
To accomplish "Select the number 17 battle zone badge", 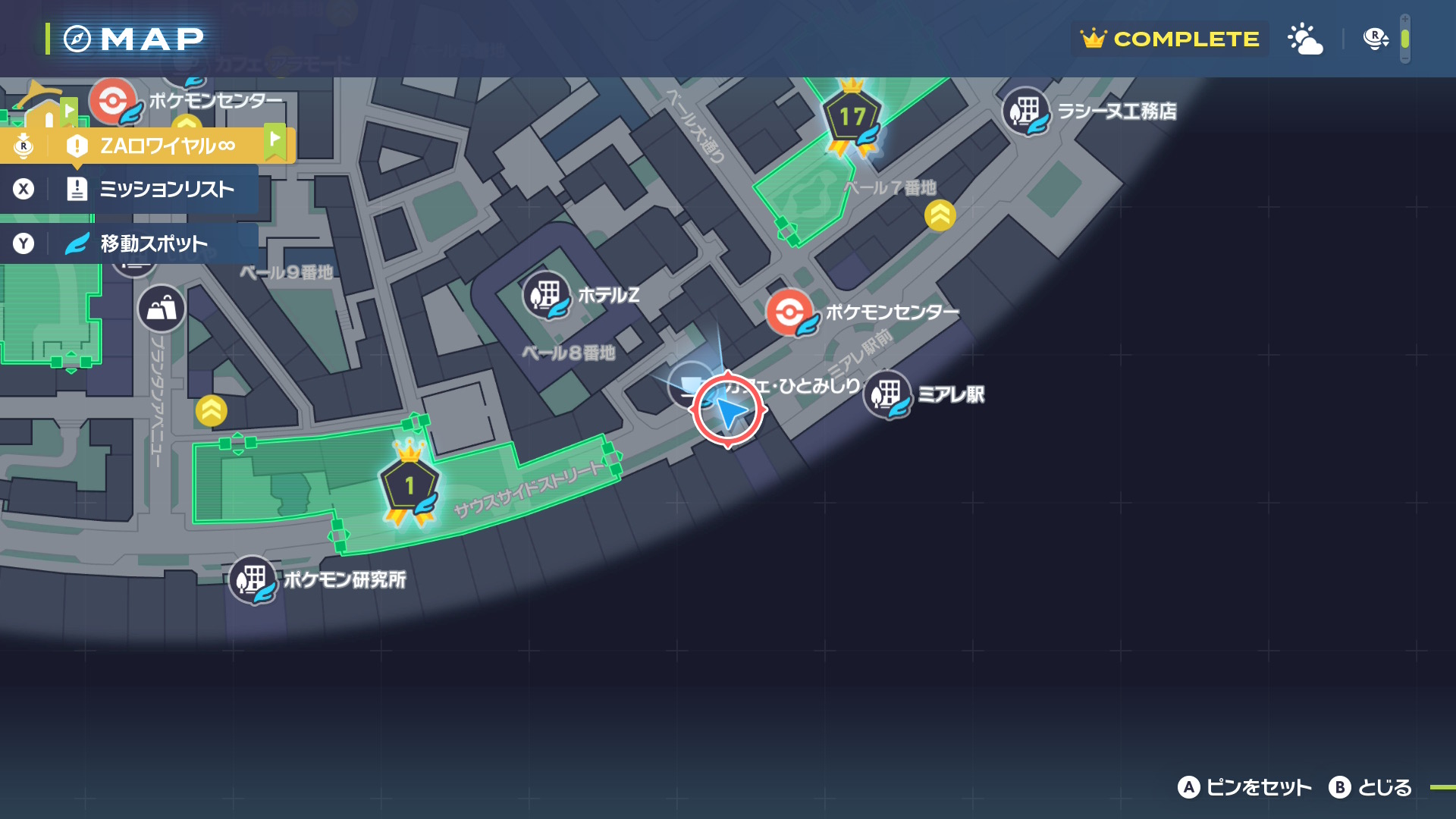I will (852, 118).
